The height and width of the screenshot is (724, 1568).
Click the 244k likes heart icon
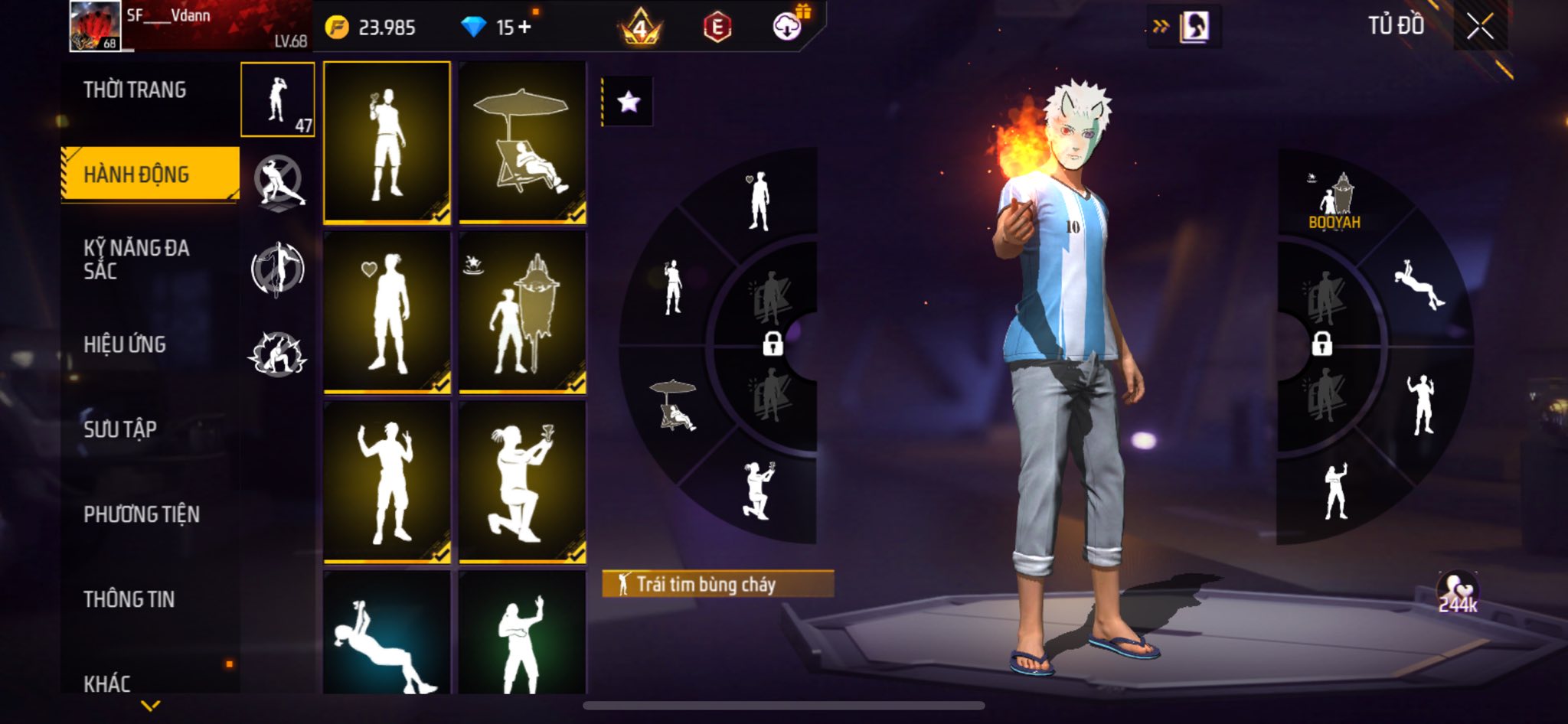[x=1457, y=592]
